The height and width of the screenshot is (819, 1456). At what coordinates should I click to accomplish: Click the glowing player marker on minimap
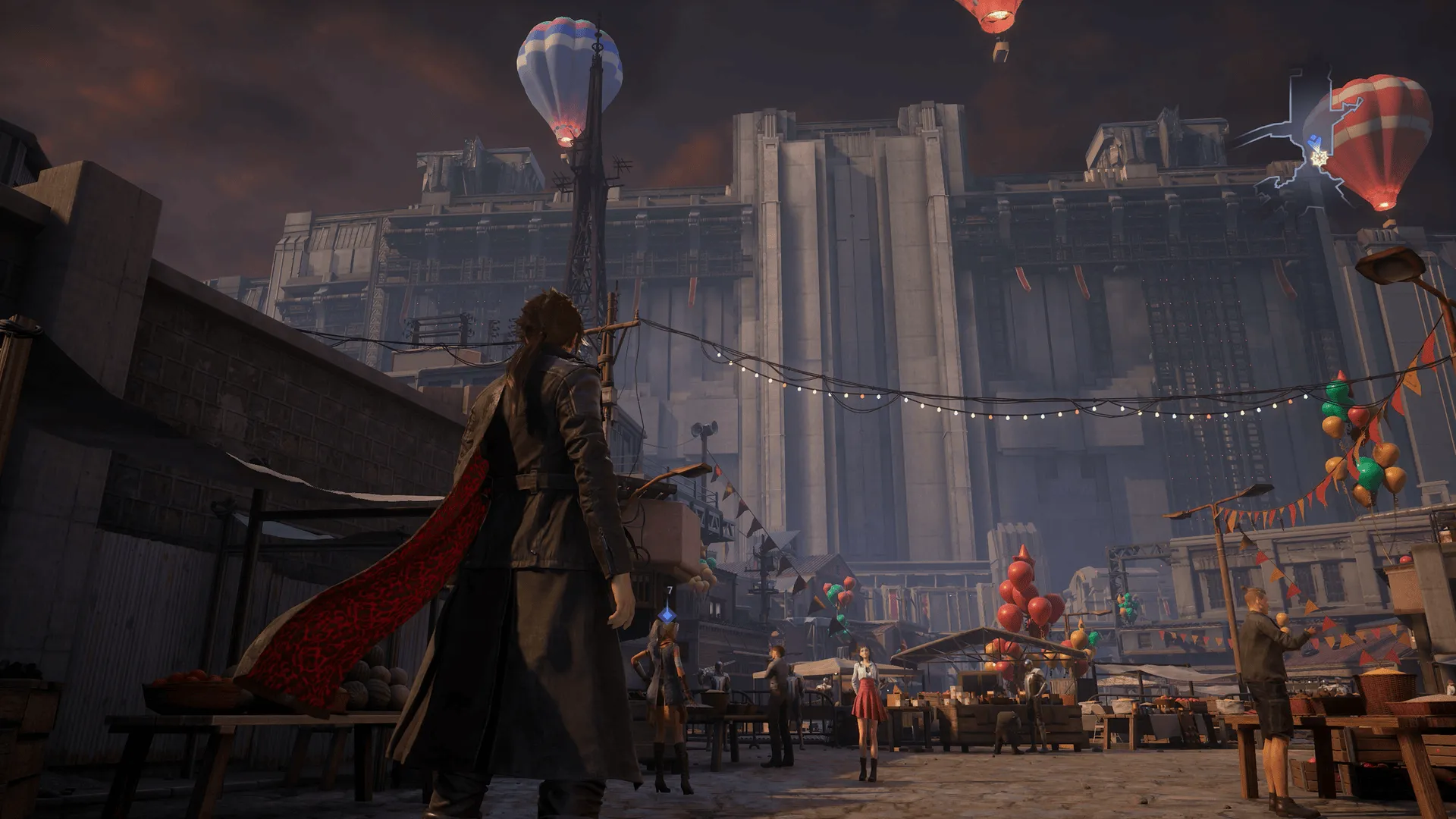[1320, 158]
